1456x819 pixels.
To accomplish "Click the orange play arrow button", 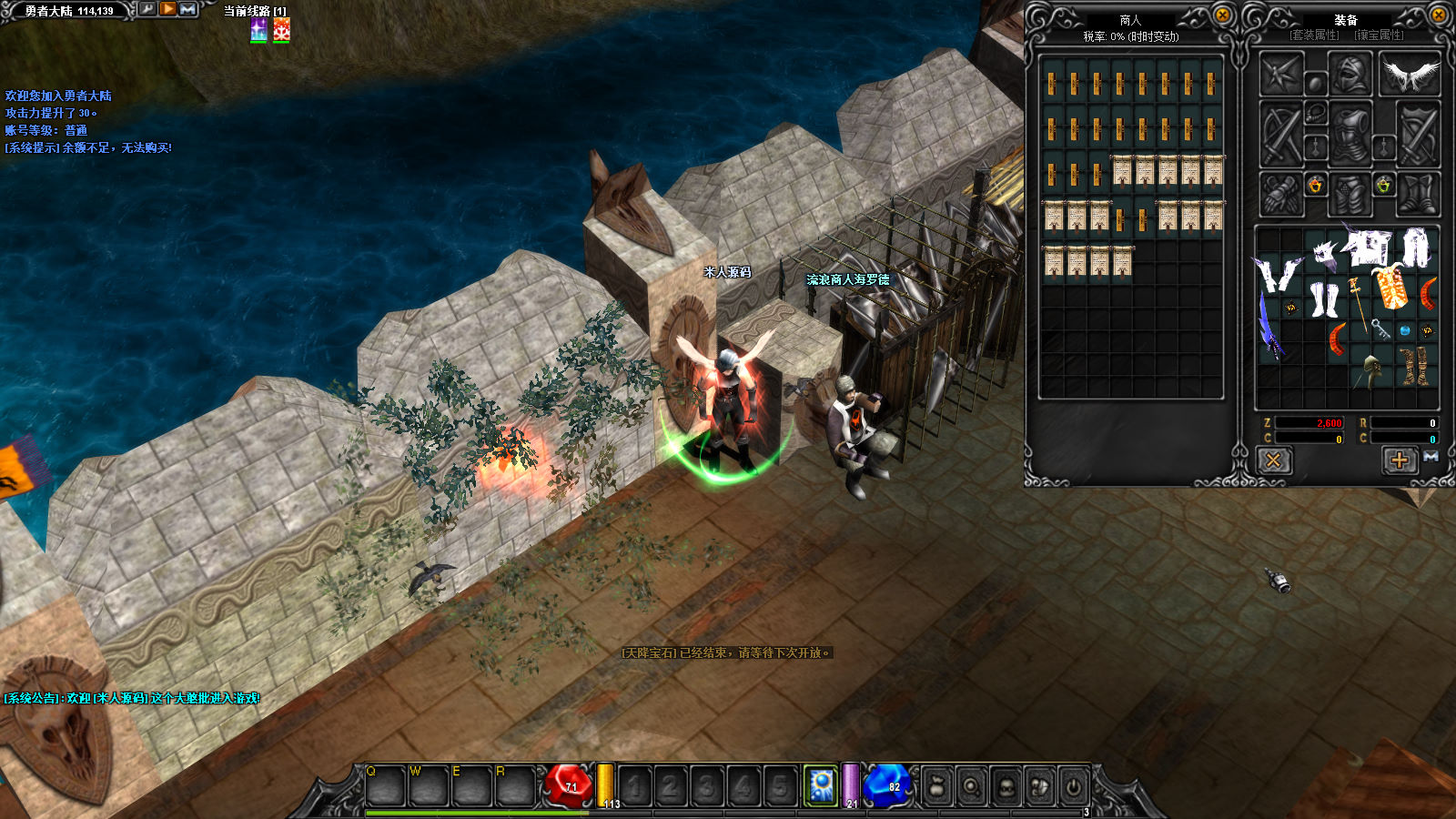I will 168,9.
